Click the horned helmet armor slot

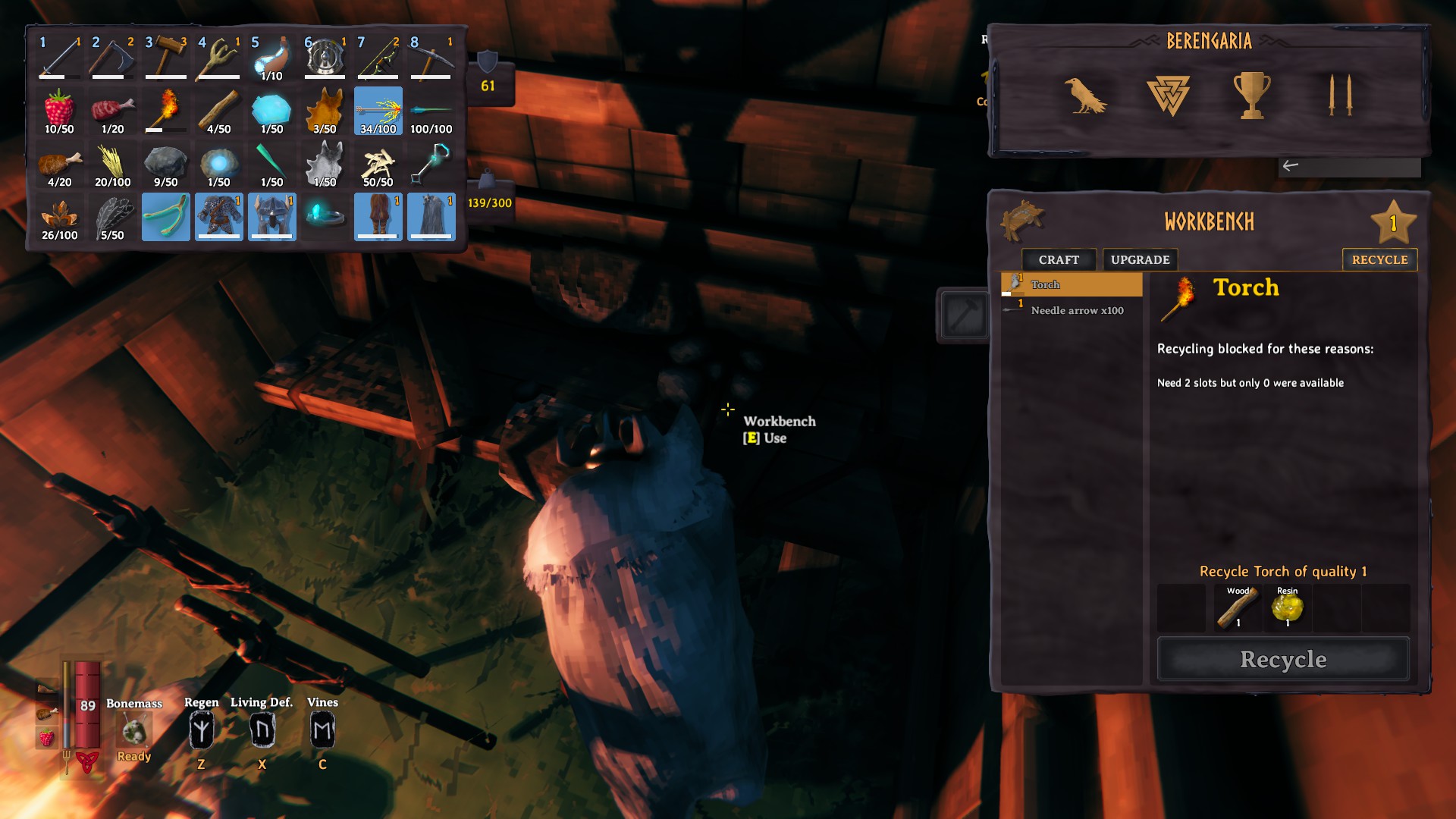tap(272, 217)
